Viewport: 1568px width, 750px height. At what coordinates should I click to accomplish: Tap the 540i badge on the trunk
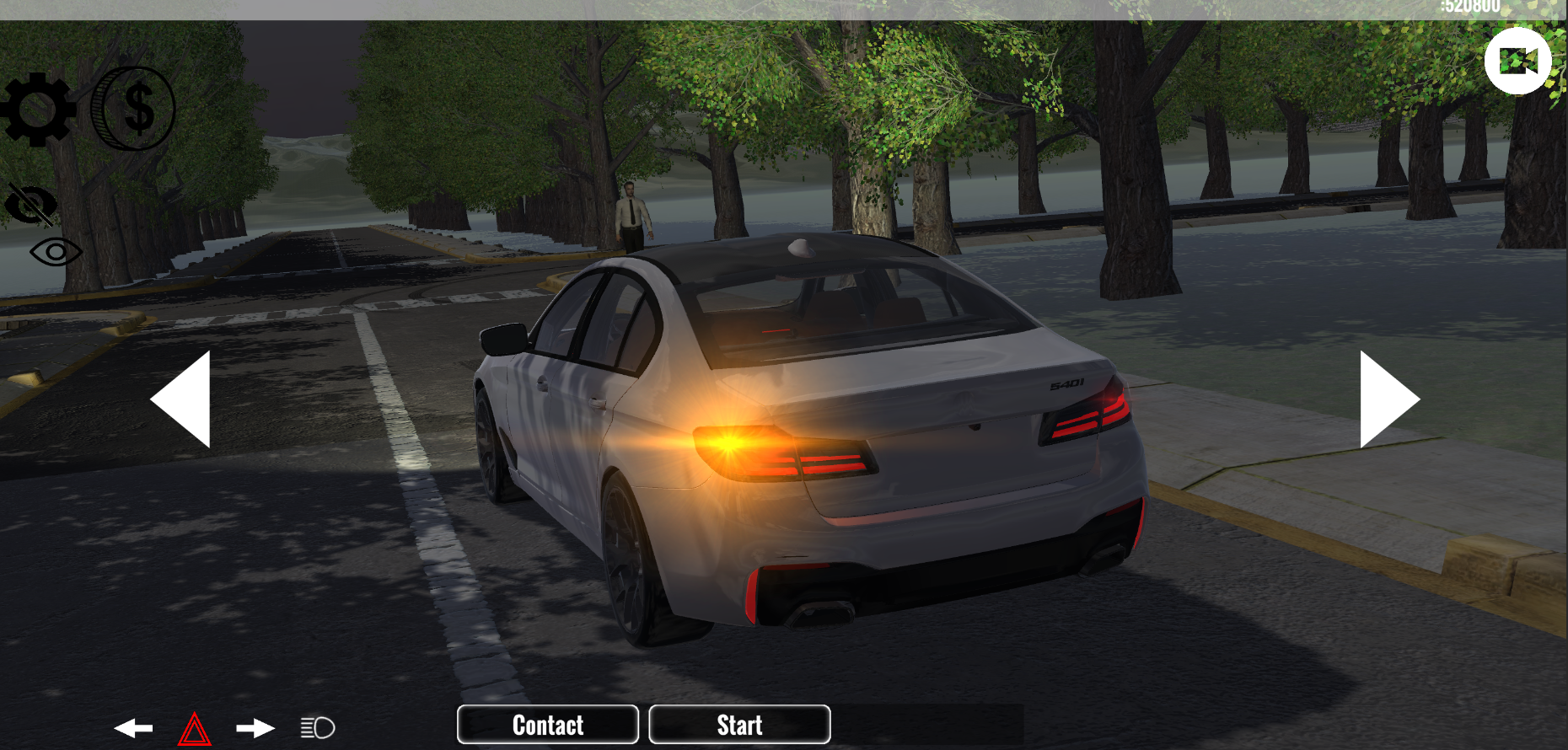[1065, 383]
